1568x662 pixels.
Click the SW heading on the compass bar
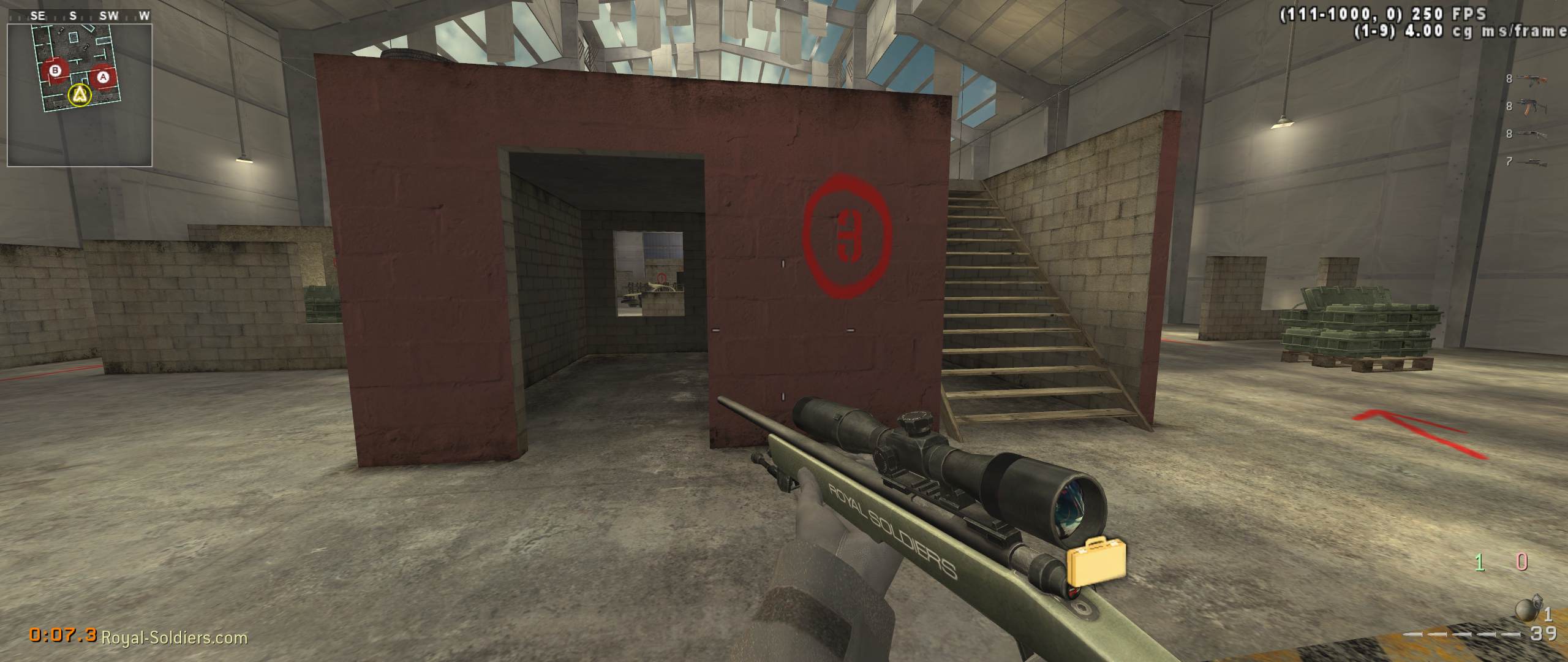point(108,17)
